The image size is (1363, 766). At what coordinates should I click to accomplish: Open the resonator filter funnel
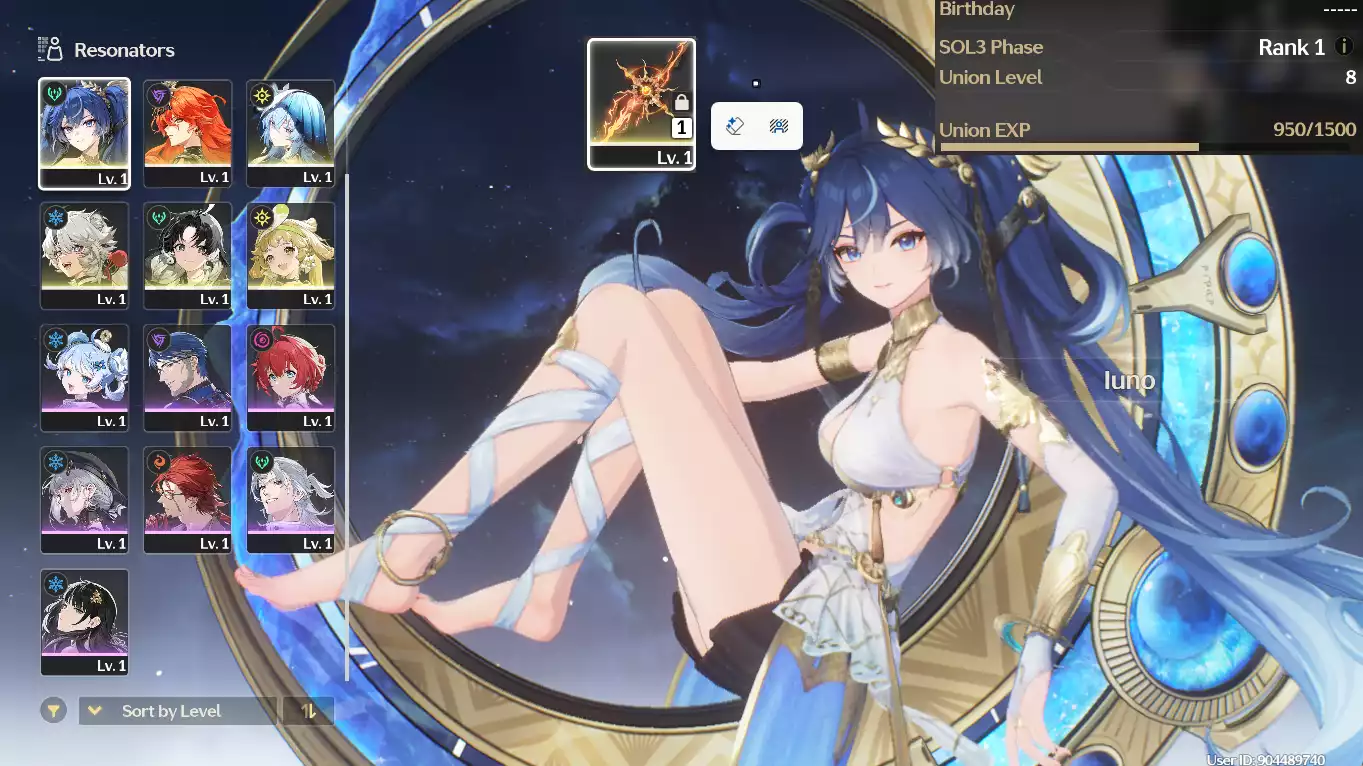pyautogui.click(x=53, y=711)
